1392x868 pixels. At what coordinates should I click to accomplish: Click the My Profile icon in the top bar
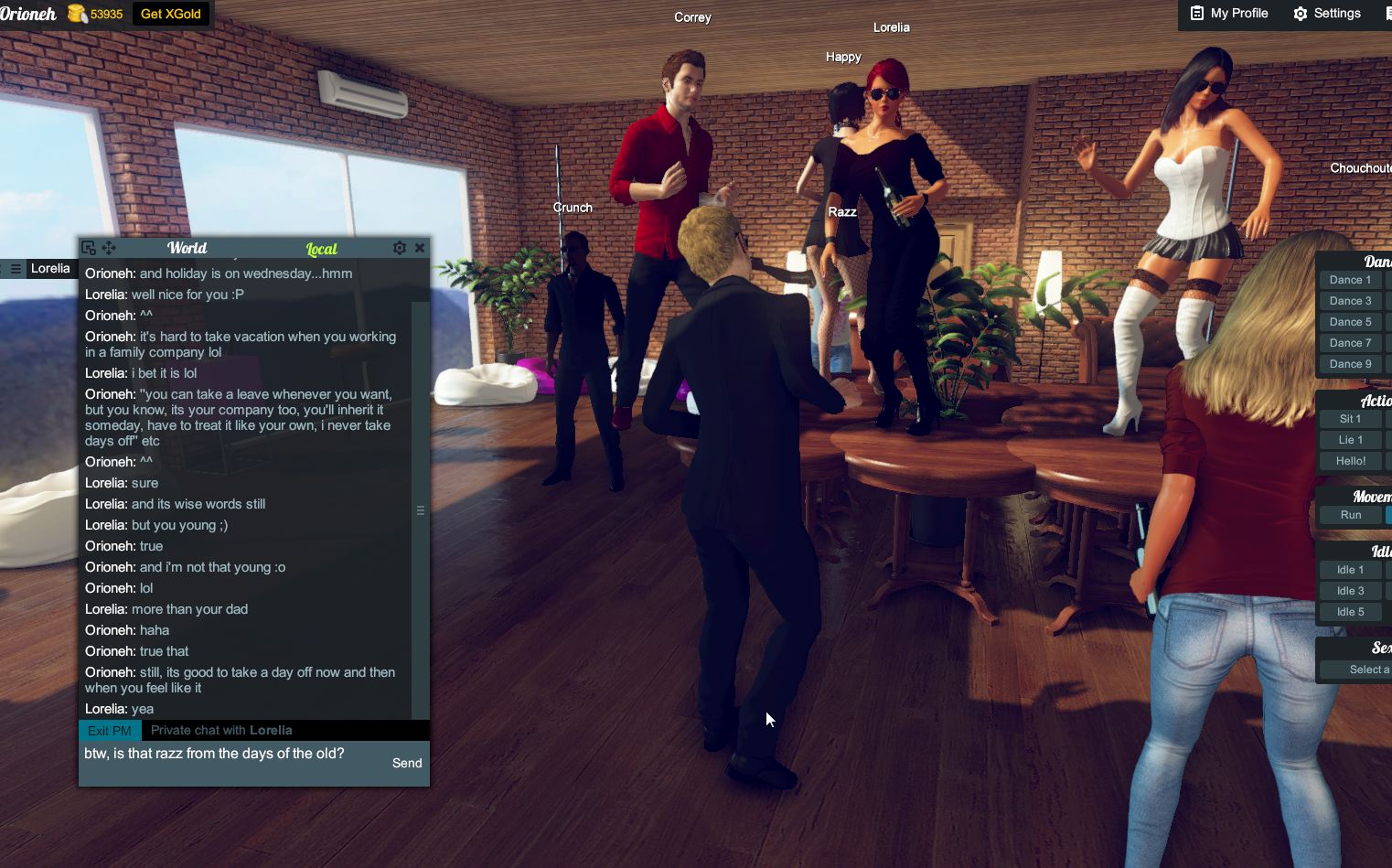(1195, 13)
